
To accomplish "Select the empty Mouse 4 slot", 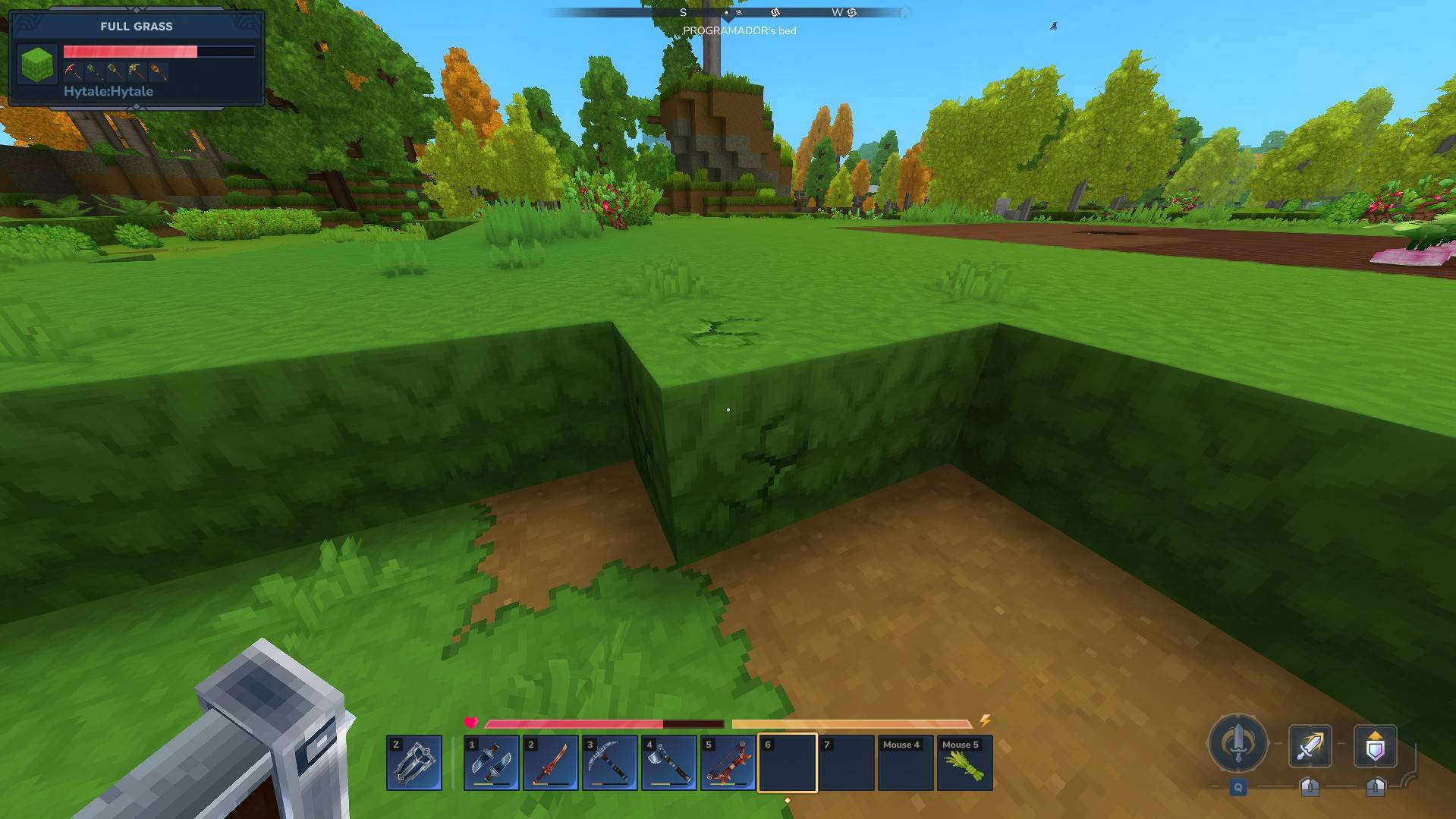I will click(x=906, y=763).
